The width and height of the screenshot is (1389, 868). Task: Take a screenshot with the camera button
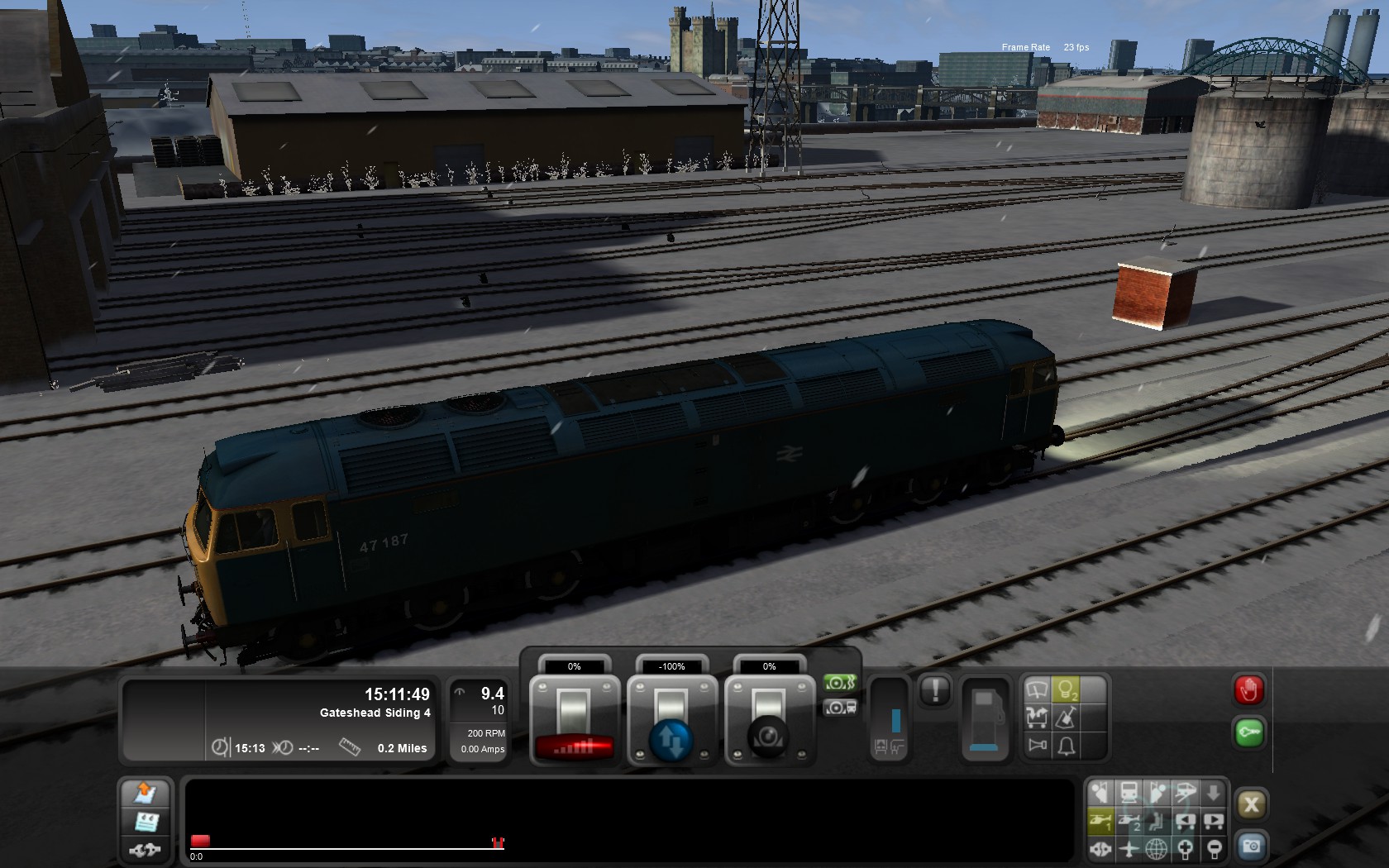(x=1251, y=847)
